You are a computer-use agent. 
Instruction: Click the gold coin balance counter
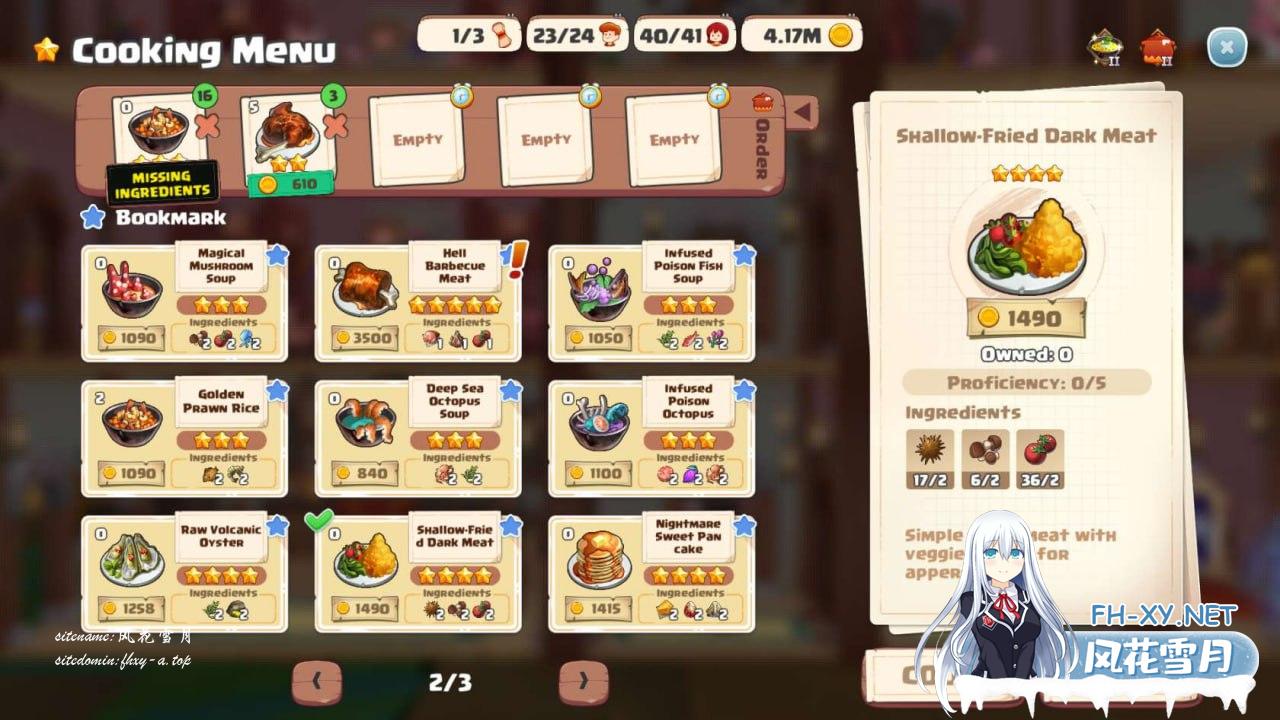pos(802,36)
